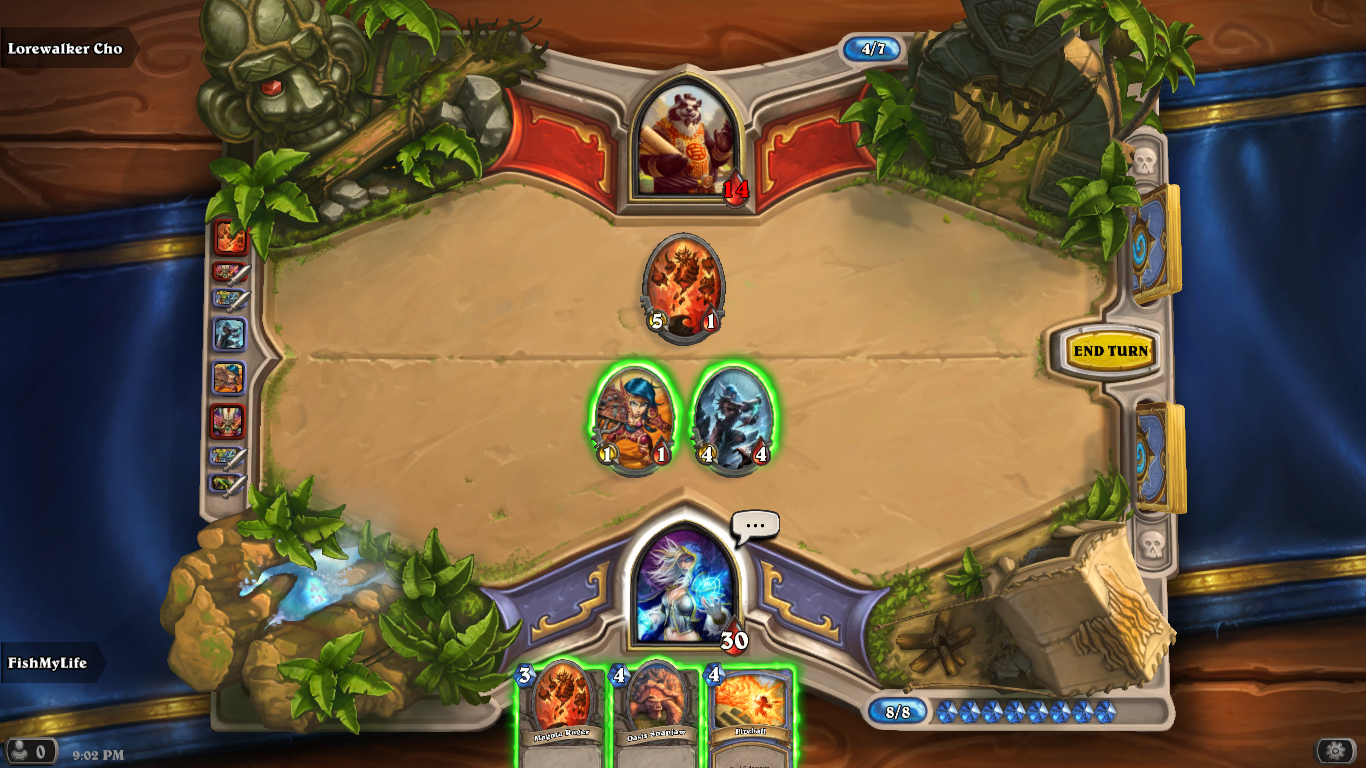Select your 4/4 minion on the board
The width and height of the screenshot is (1366, 768).
733,418
